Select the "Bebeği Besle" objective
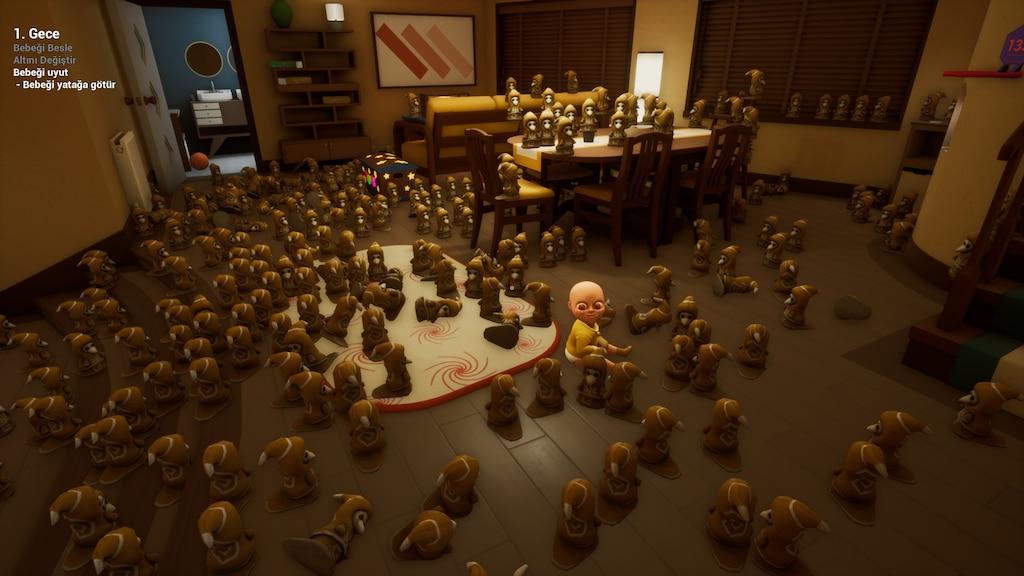The image size is (1024, 576). [42, 48]
